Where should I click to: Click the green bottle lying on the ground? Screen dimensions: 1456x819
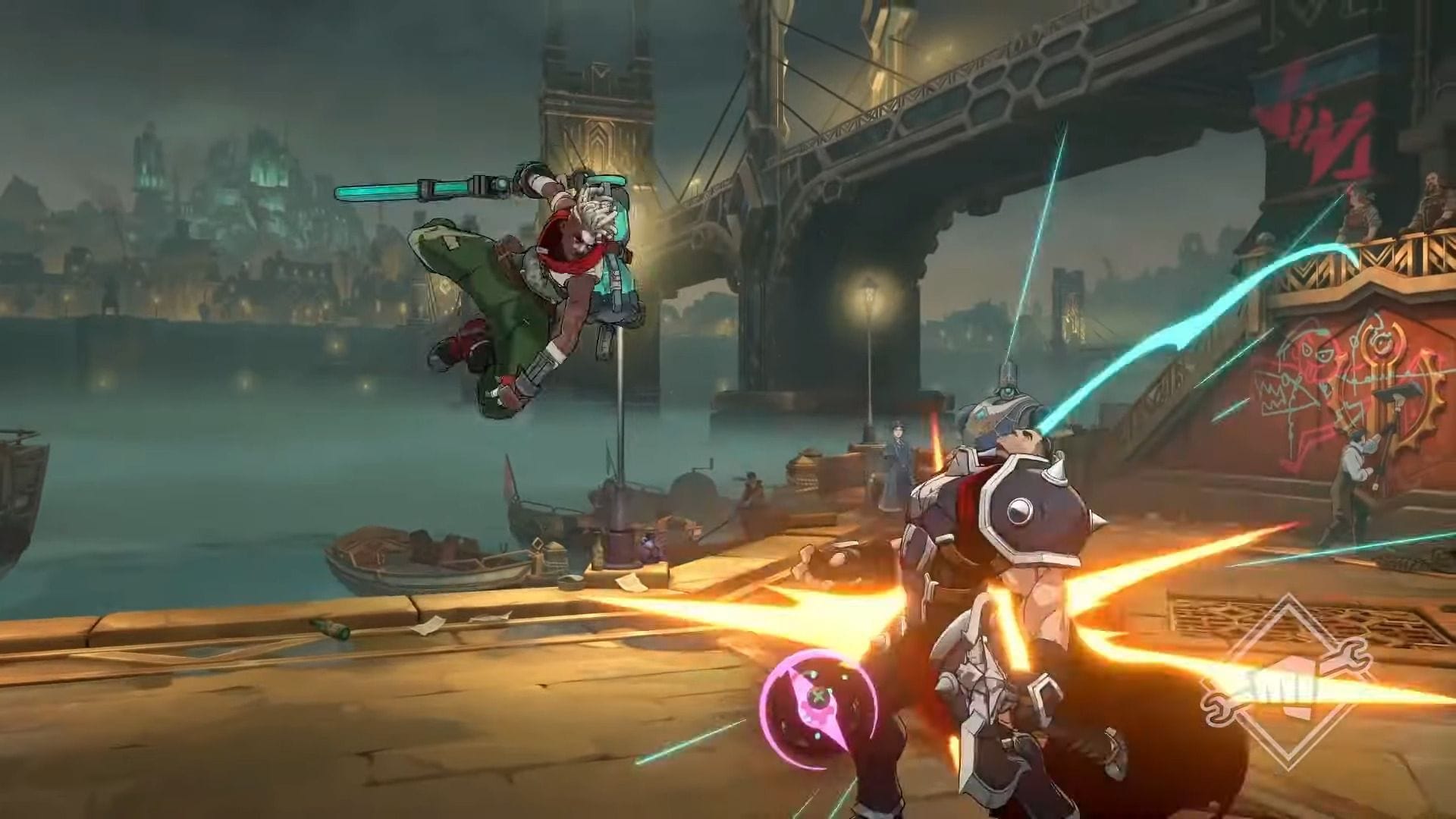pyautogui.click(x=330, y=628)
